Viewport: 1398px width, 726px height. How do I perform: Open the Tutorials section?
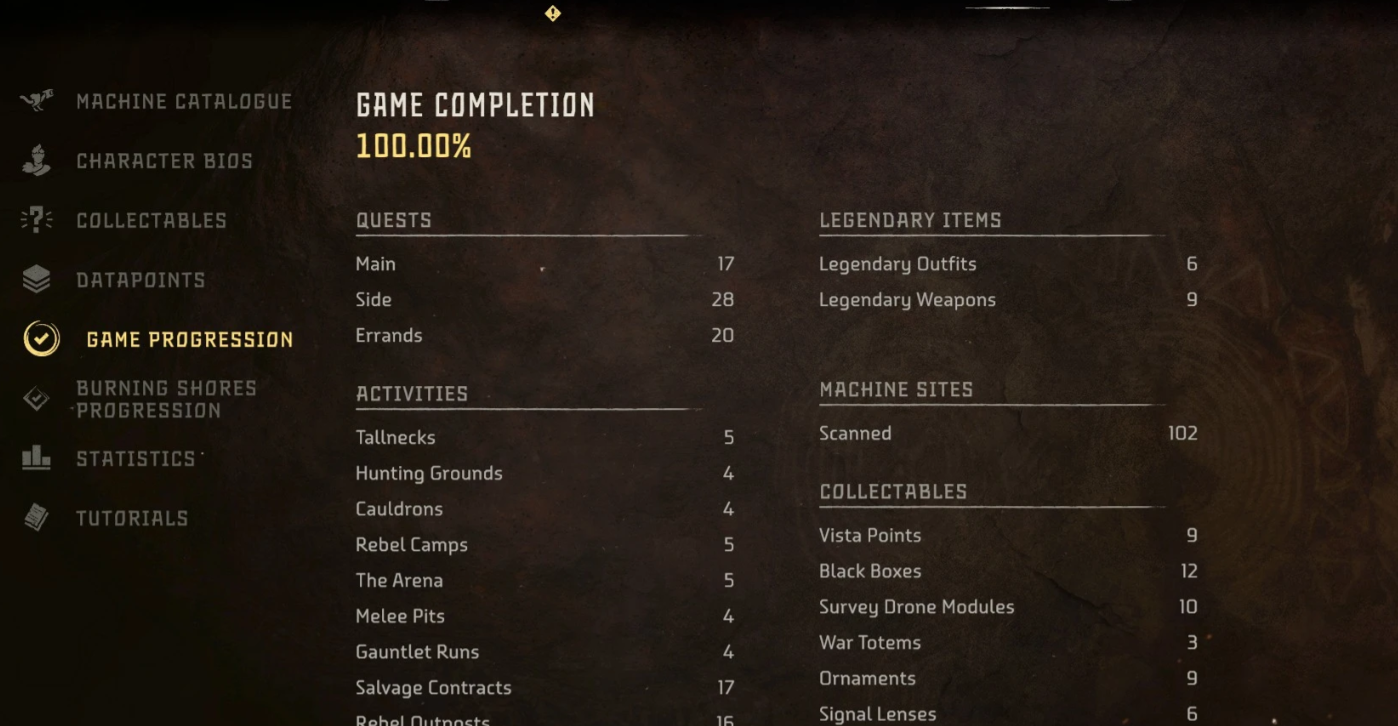[132, 518]
